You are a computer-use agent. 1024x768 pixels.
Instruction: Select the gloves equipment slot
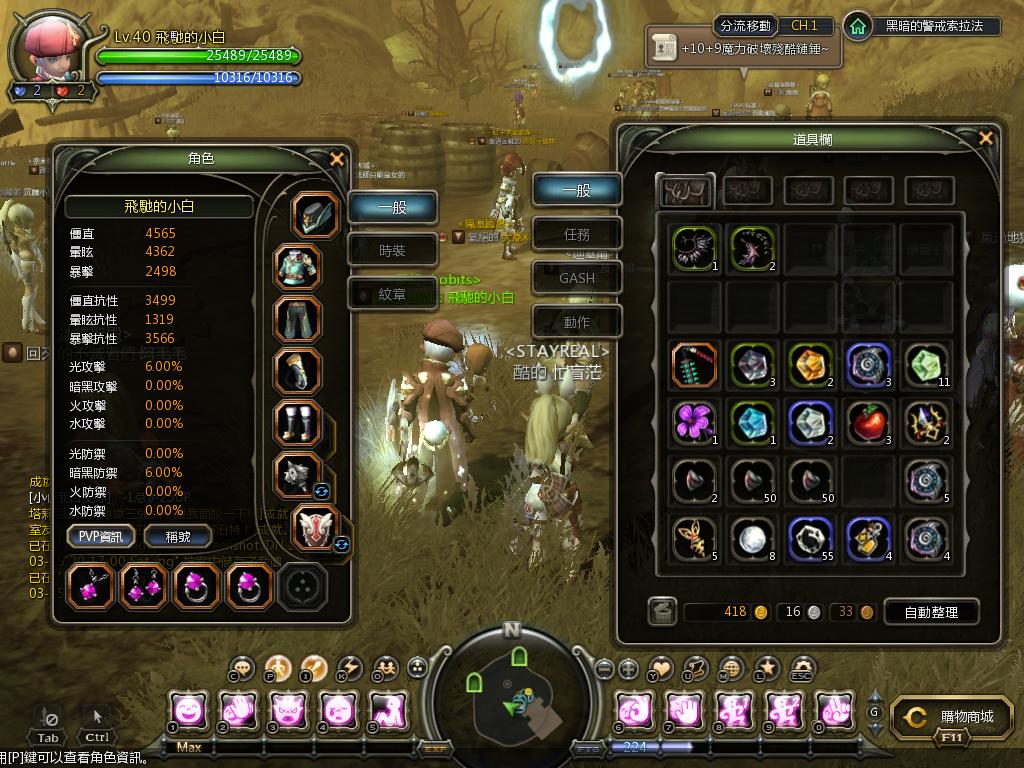[298, 371]
